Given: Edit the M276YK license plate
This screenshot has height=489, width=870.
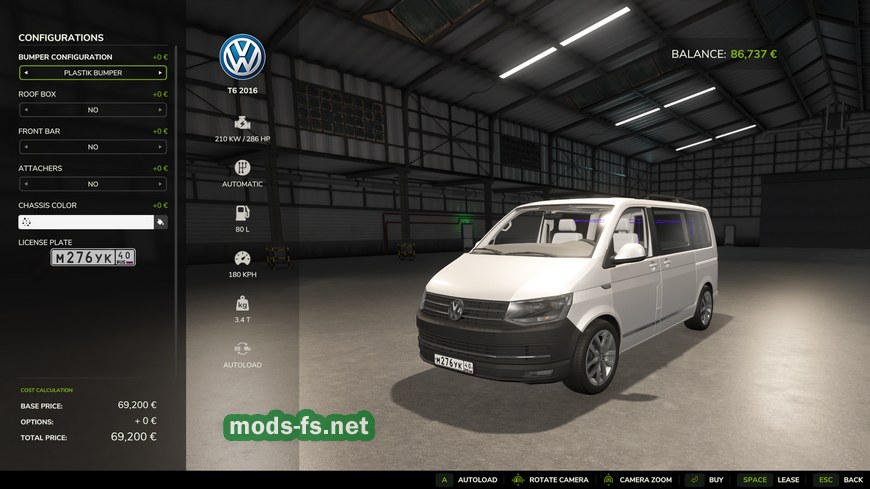Looking at the screenshot, I should pyautogui.click(x=93, y=258).
